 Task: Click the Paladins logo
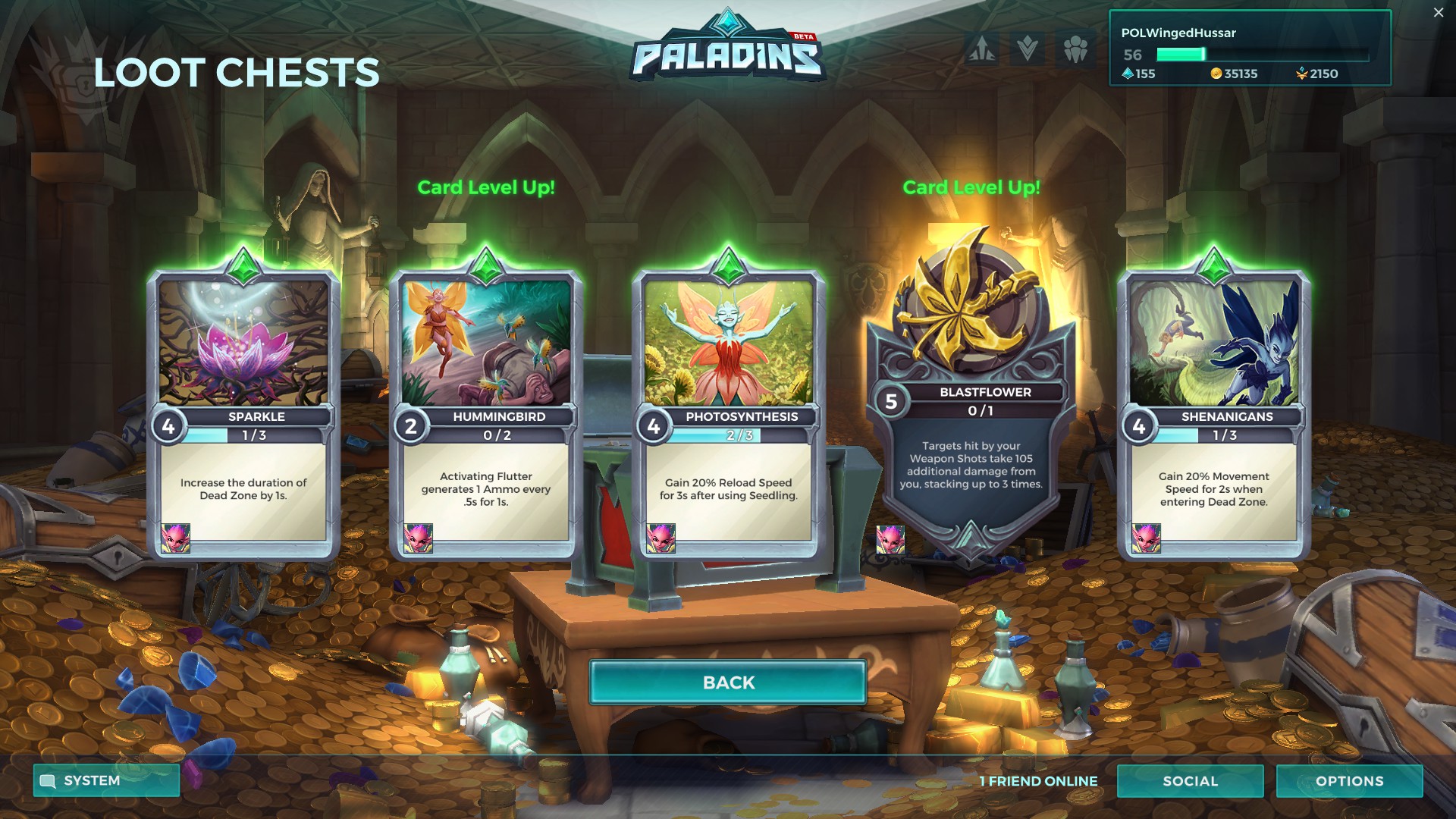[x=727, y=49]
